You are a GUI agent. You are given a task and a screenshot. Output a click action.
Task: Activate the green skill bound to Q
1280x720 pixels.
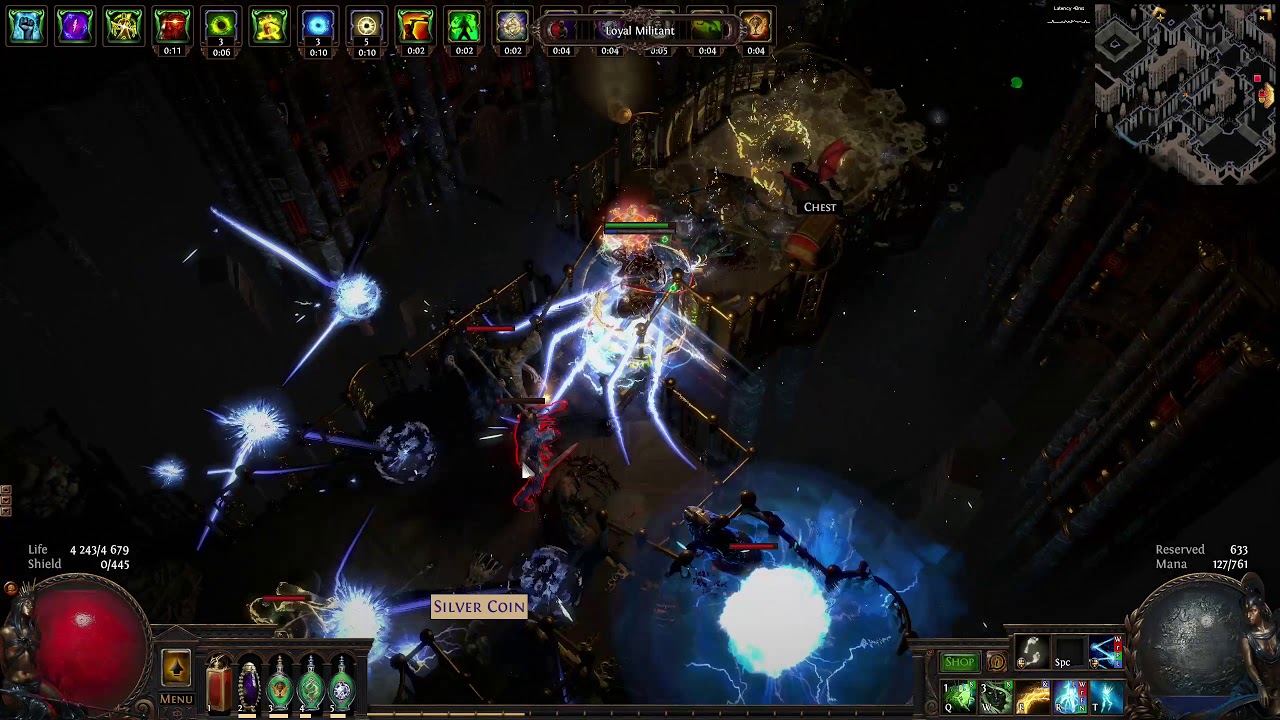959,696
